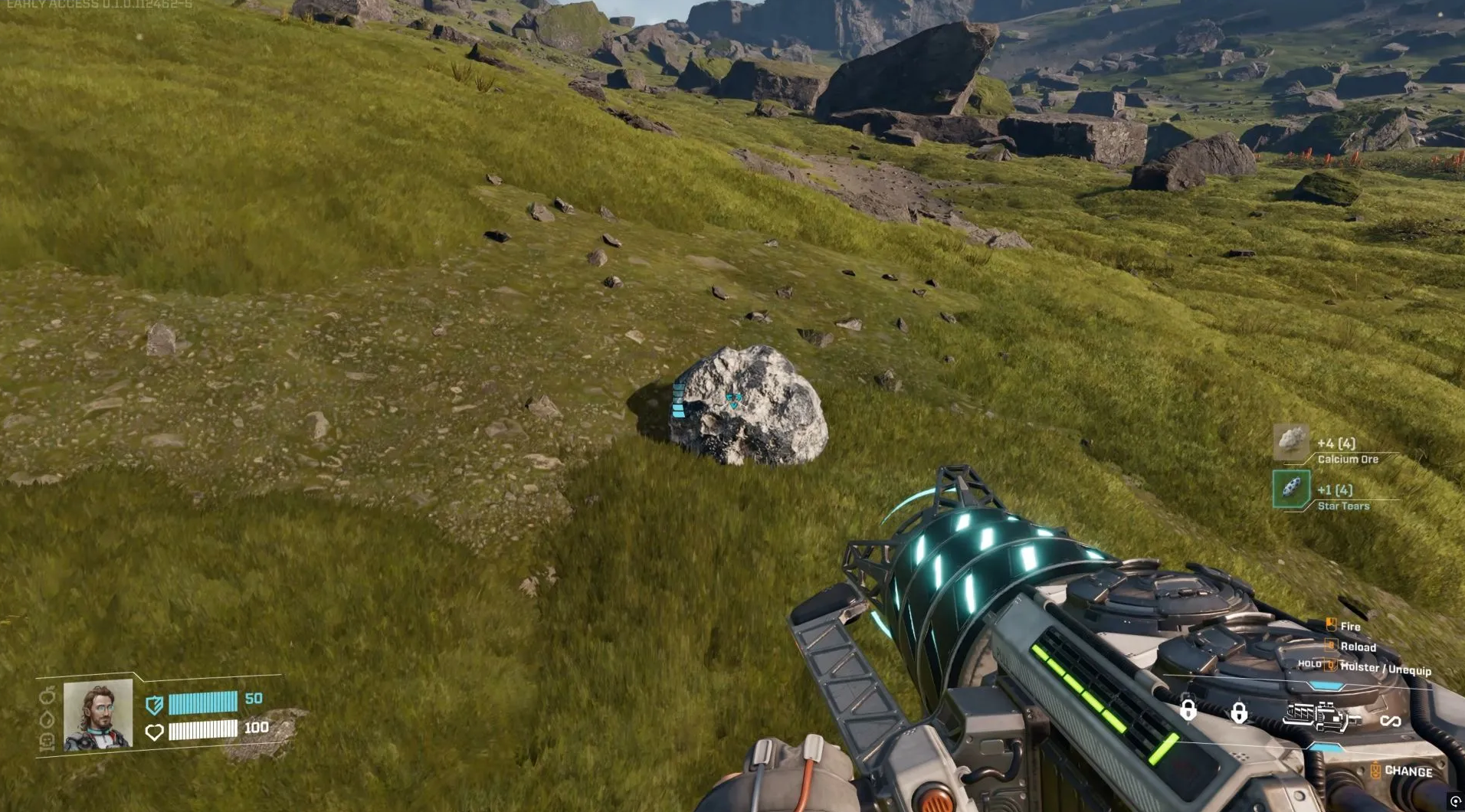Click the Calcium Ore pickup icon
1465x812 pixels.
pos(1291,442)
